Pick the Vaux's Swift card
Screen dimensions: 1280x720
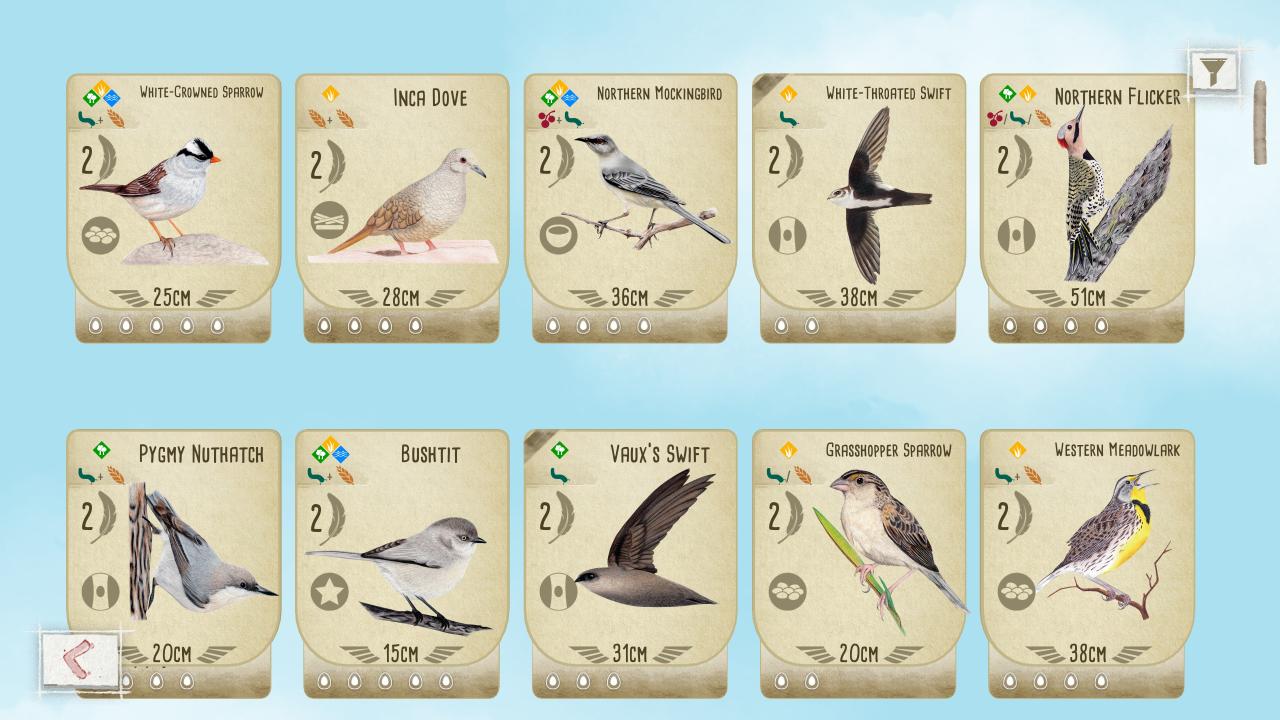point(630,555)
